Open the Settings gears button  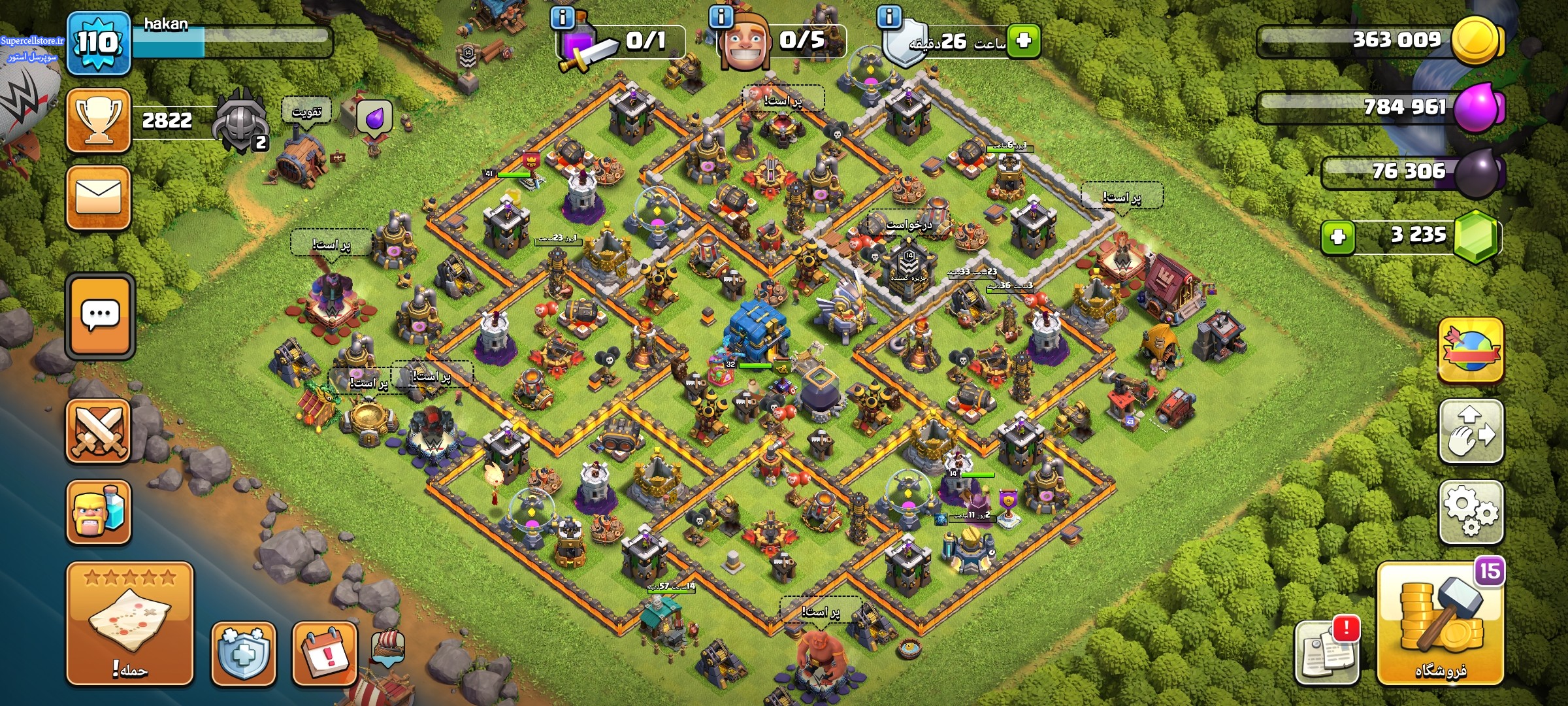pos(1471,512)
